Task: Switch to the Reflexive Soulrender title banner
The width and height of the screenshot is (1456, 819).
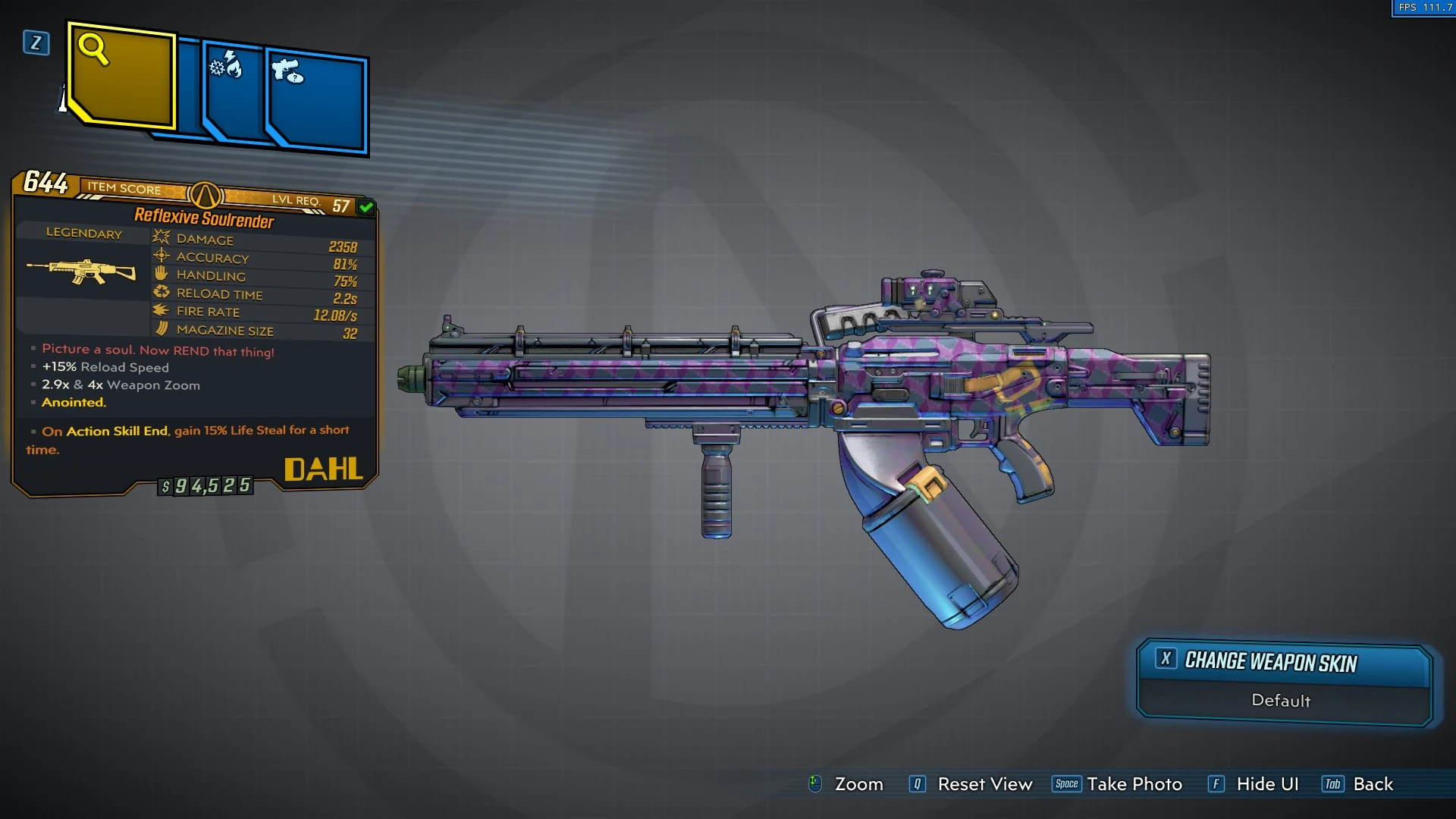Action: pyautogui.click(x=203, y=218)
